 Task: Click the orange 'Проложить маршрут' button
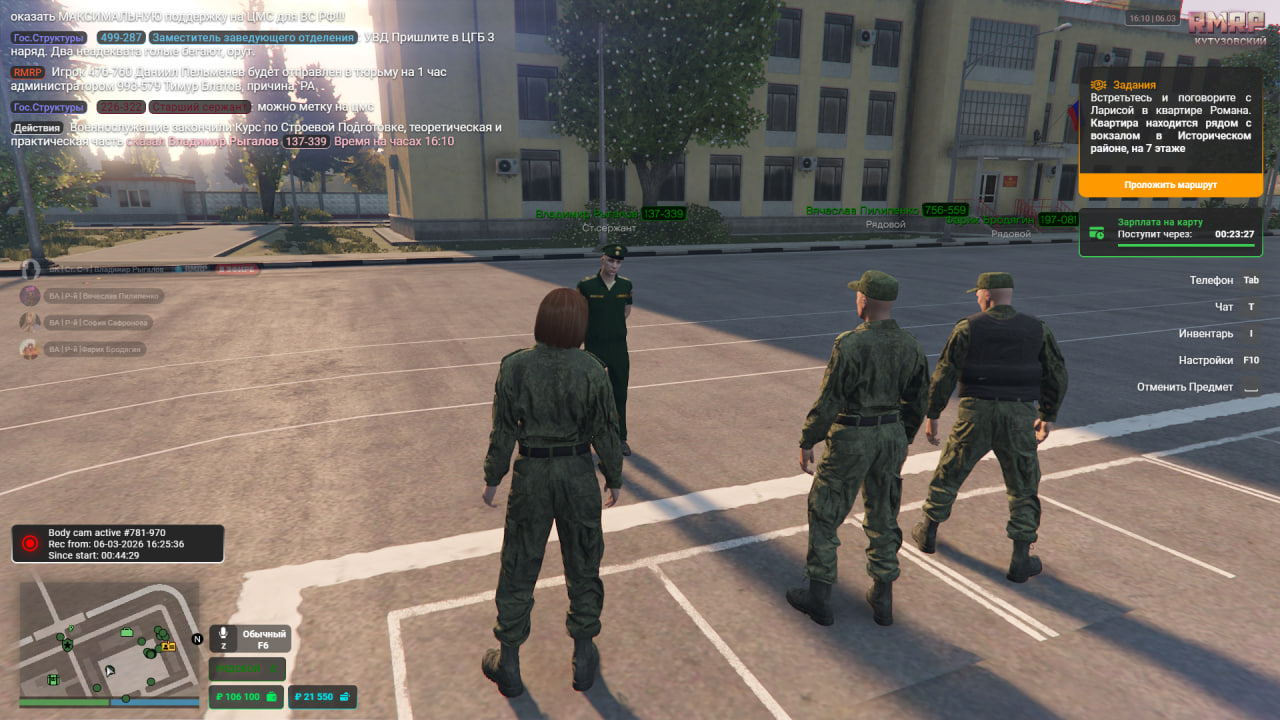(1170, 185)
